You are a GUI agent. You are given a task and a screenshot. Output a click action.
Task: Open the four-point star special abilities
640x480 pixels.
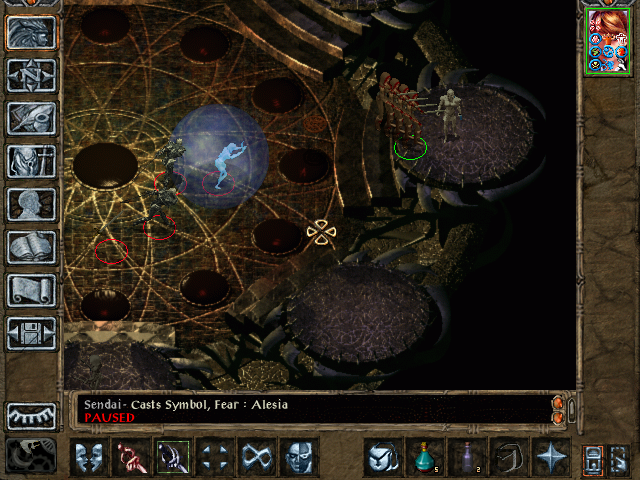point(551,458)
